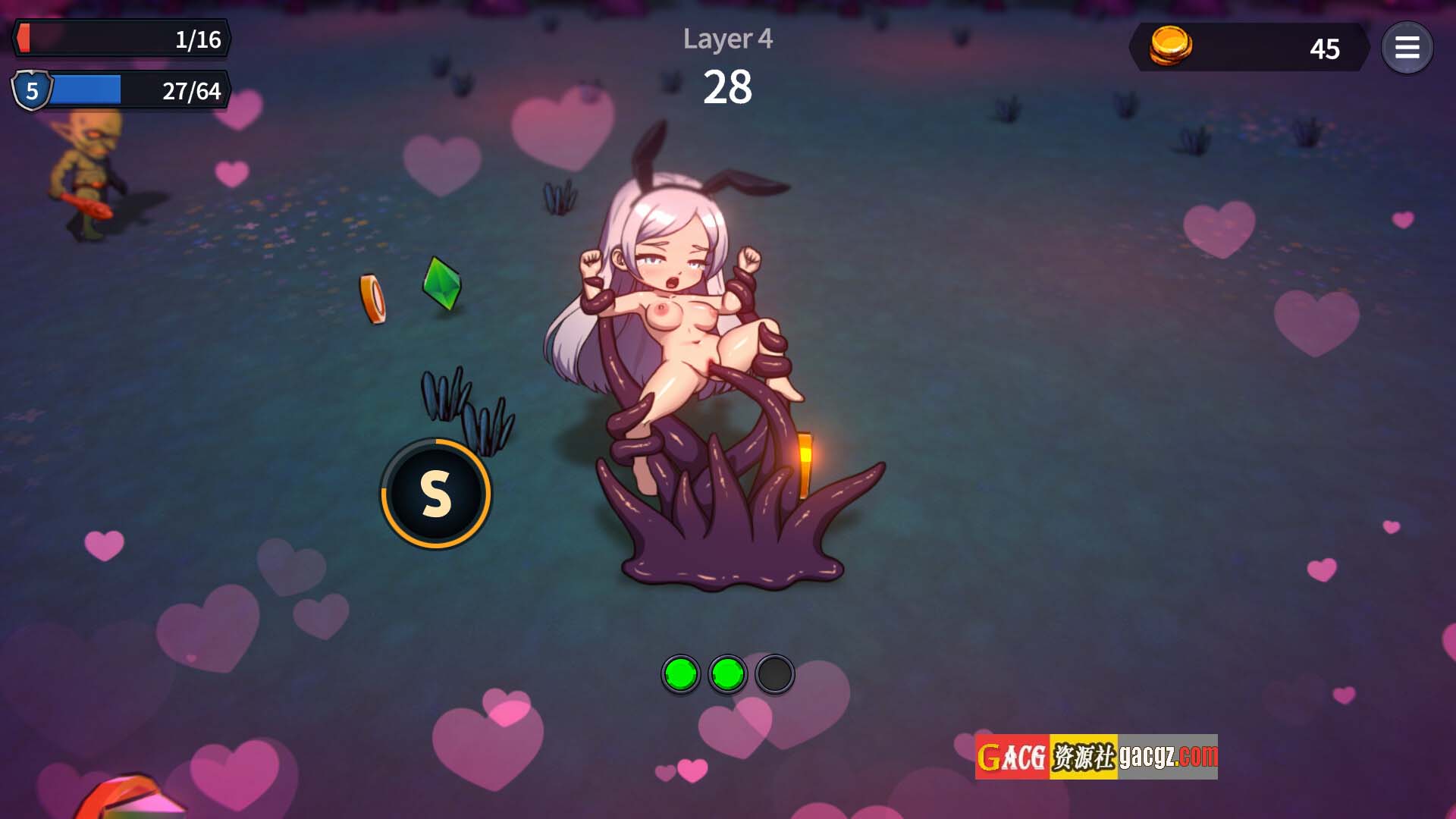1456x819 pixels.
Task: Open the hamburger menu button
Action: pos(1407,48)
